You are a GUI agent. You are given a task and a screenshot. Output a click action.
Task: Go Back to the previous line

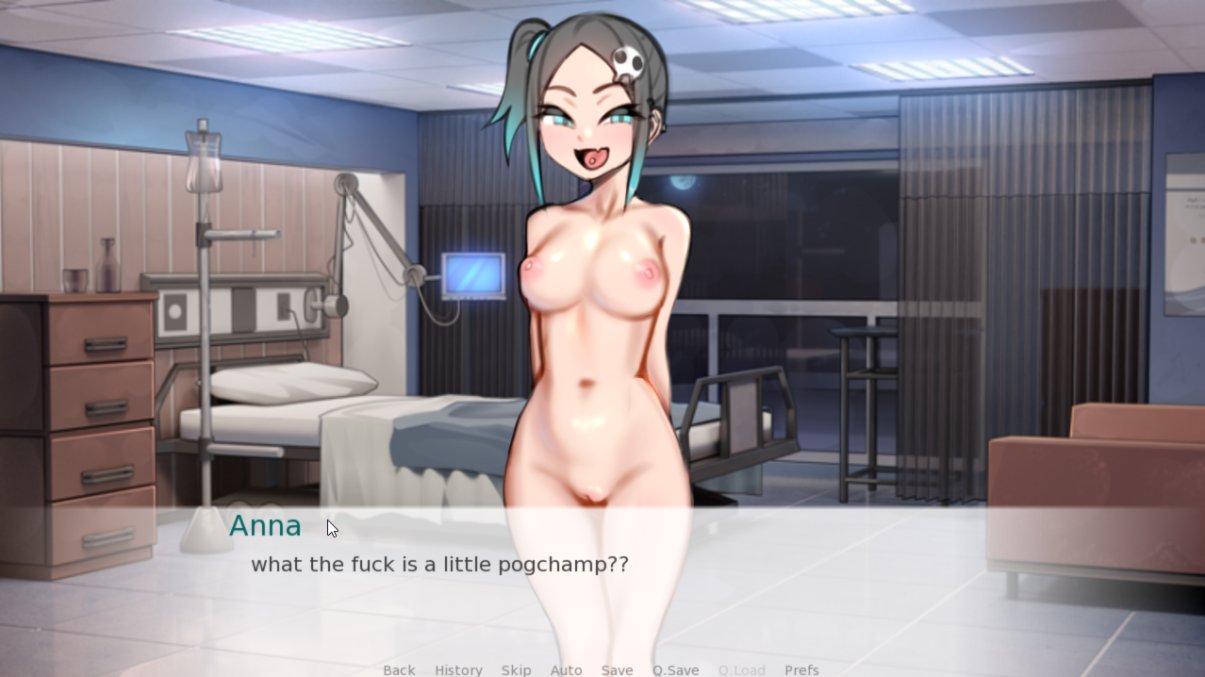tap(398, 670)
